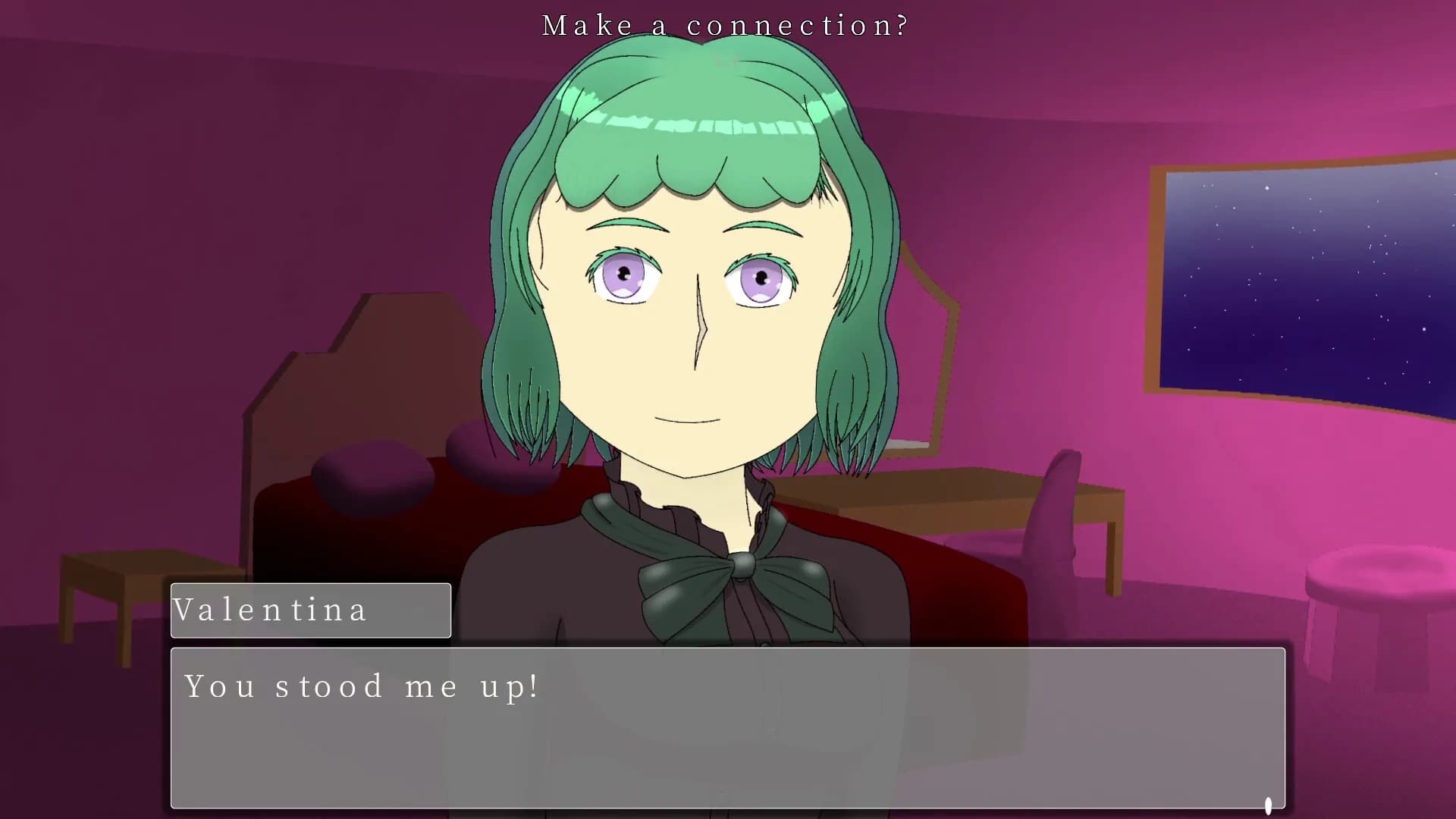Click the text 'You stood me up!'
1456x819 pixels.
pyautogui.click(x=360, y=686)
